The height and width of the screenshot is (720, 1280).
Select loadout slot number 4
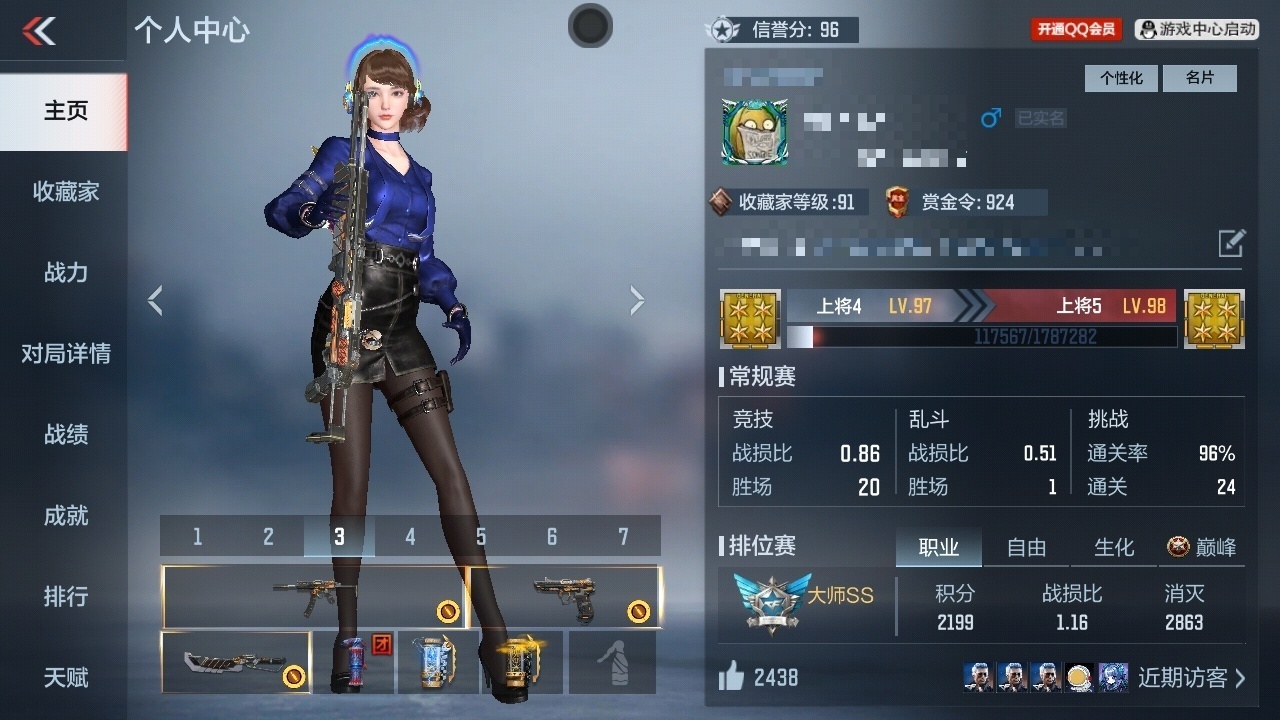tap(410, 537)
